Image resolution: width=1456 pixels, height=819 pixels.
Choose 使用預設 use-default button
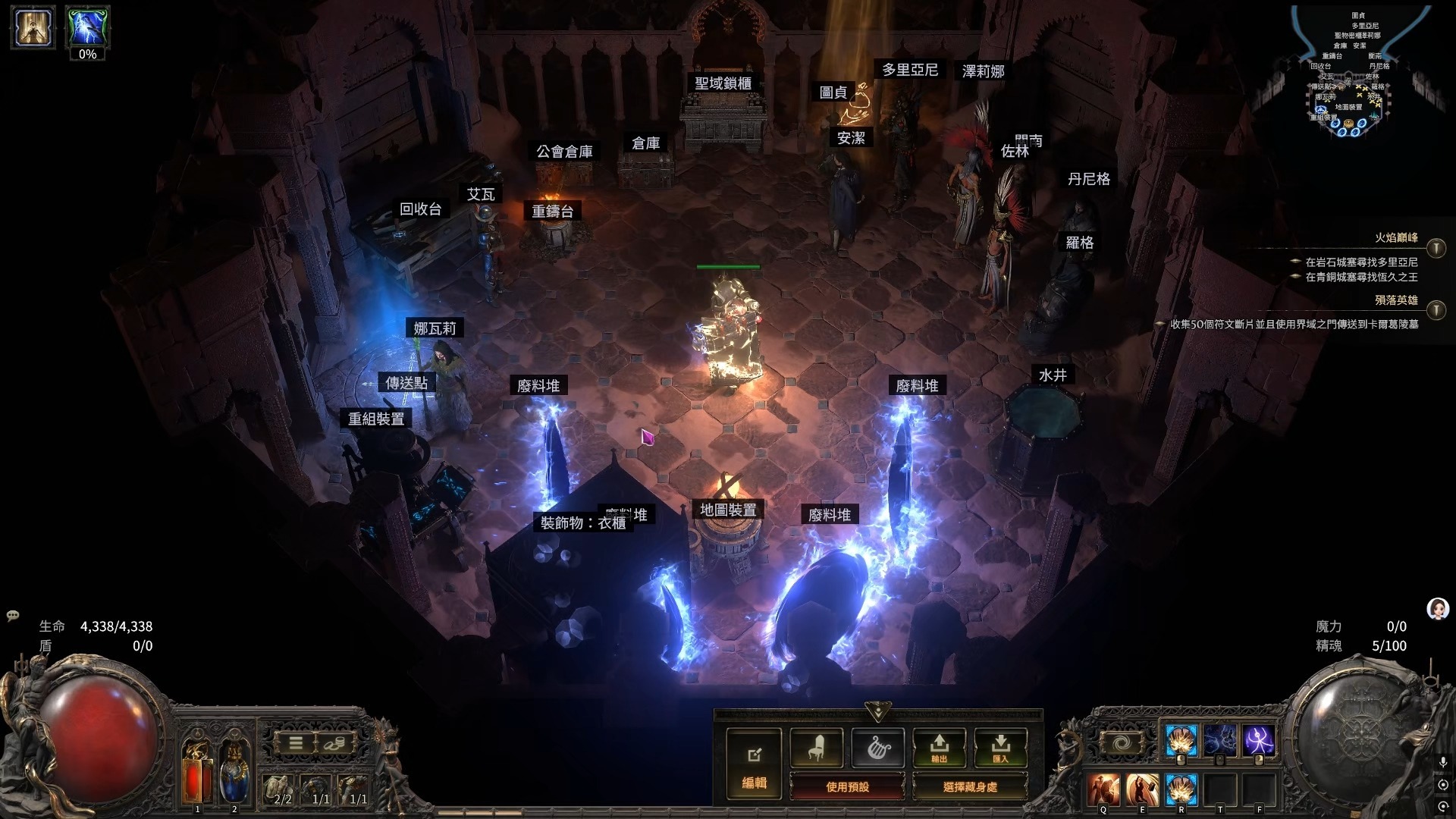click(847, 786)
